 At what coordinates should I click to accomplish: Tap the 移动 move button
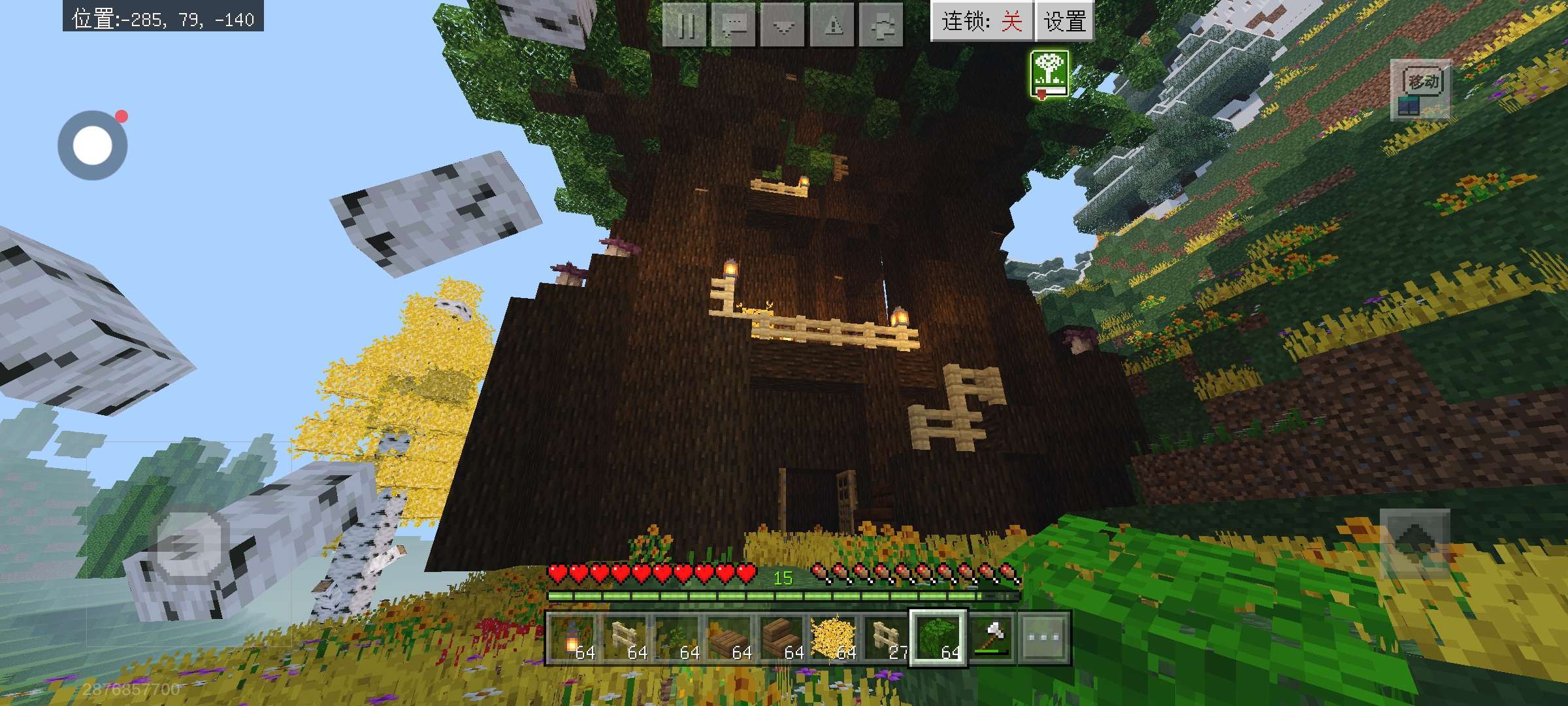coord(1420,91)
